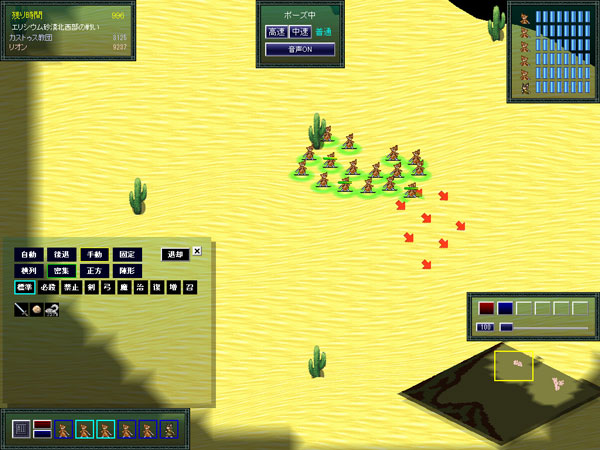Choose the 後退 (fall back) command

pos(61,254)
